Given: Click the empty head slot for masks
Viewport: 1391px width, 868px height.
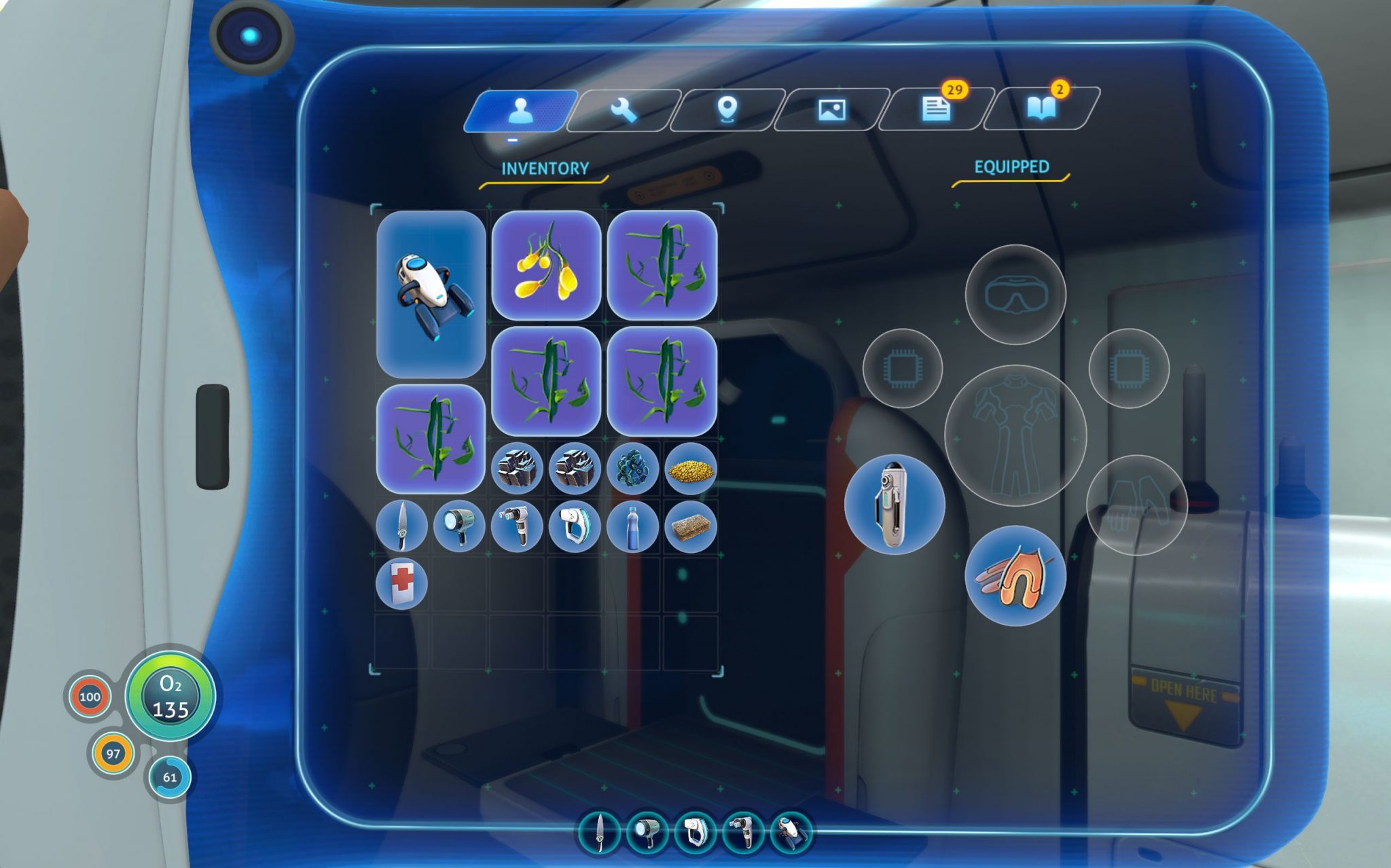Looking at the screenshot, I should click(x=1015, y=295).
